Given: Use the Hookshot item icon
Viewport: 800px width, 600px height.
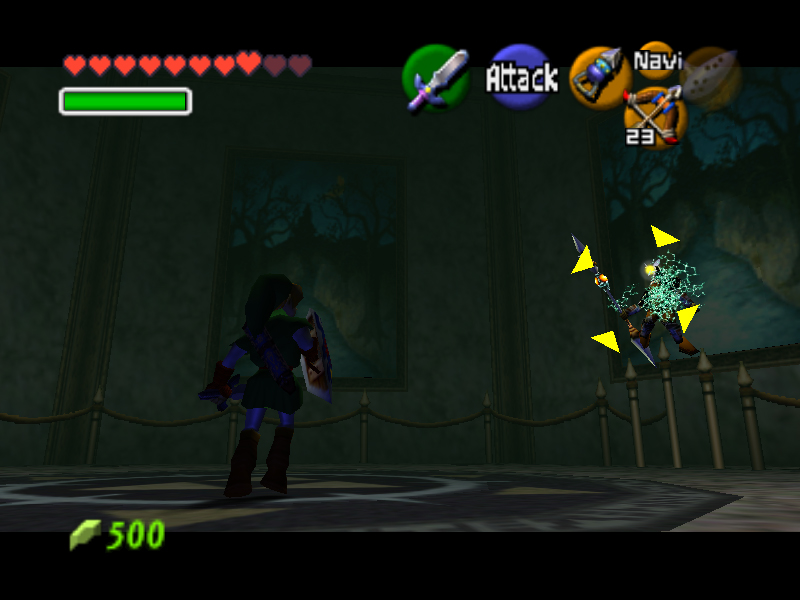Looking at the screenshot, I should point(600,77).
